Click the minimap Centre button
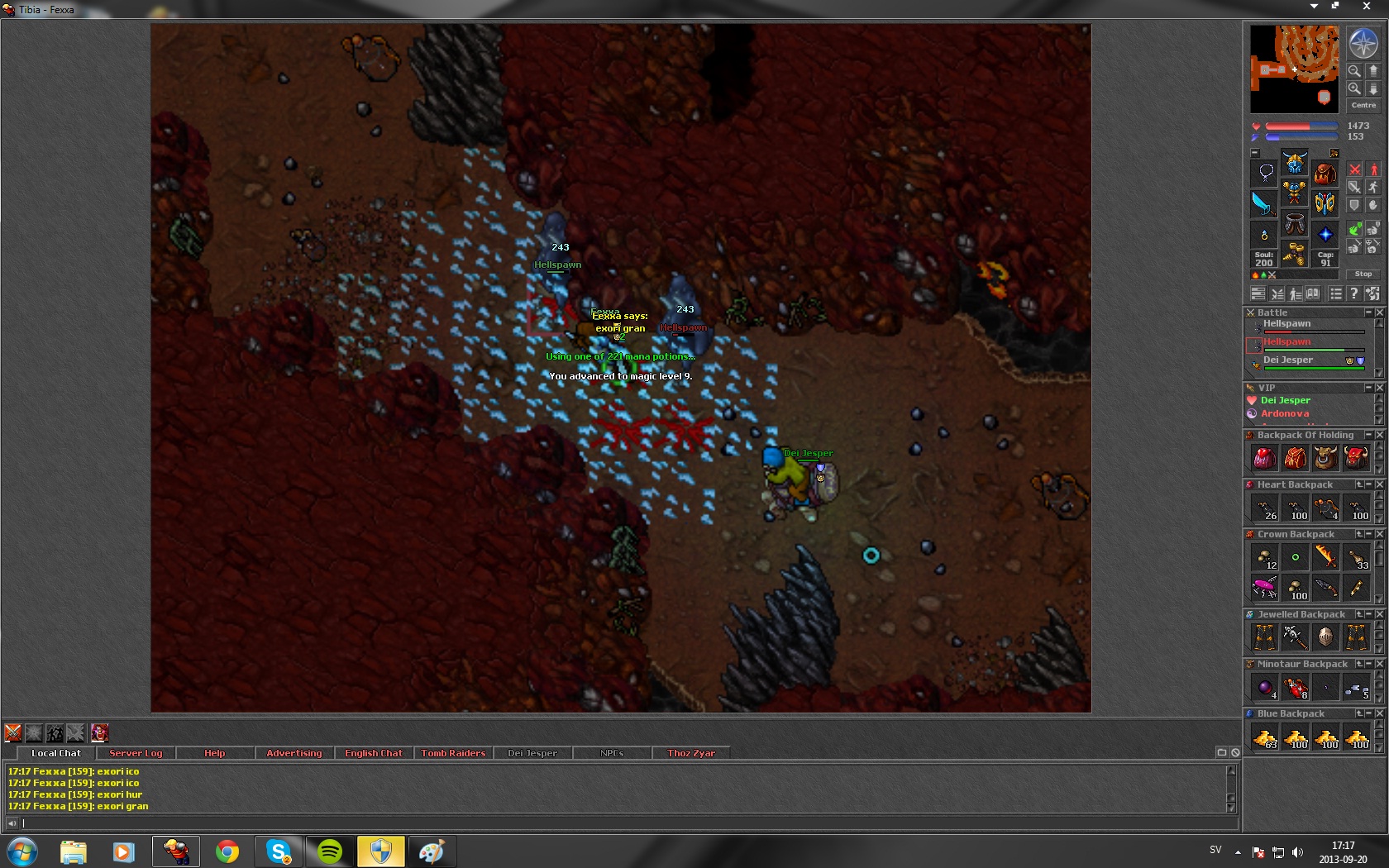This screenshot has width=1389, height=868. [x=1363, y=105]
